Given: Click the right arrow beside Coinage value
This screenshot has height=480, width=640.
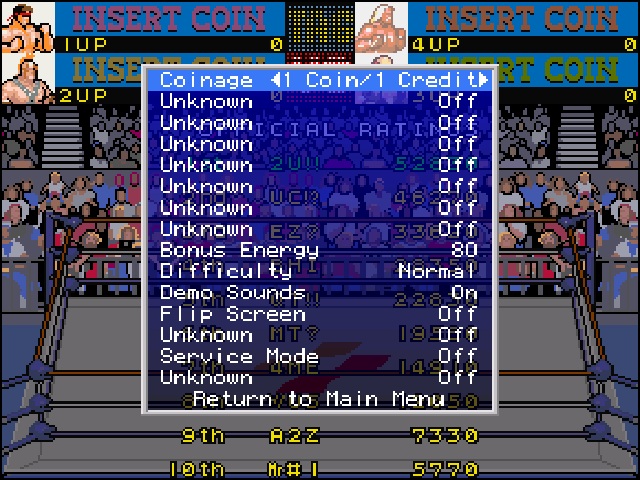Looking at the screenshot, I should (x=484, y=80).
